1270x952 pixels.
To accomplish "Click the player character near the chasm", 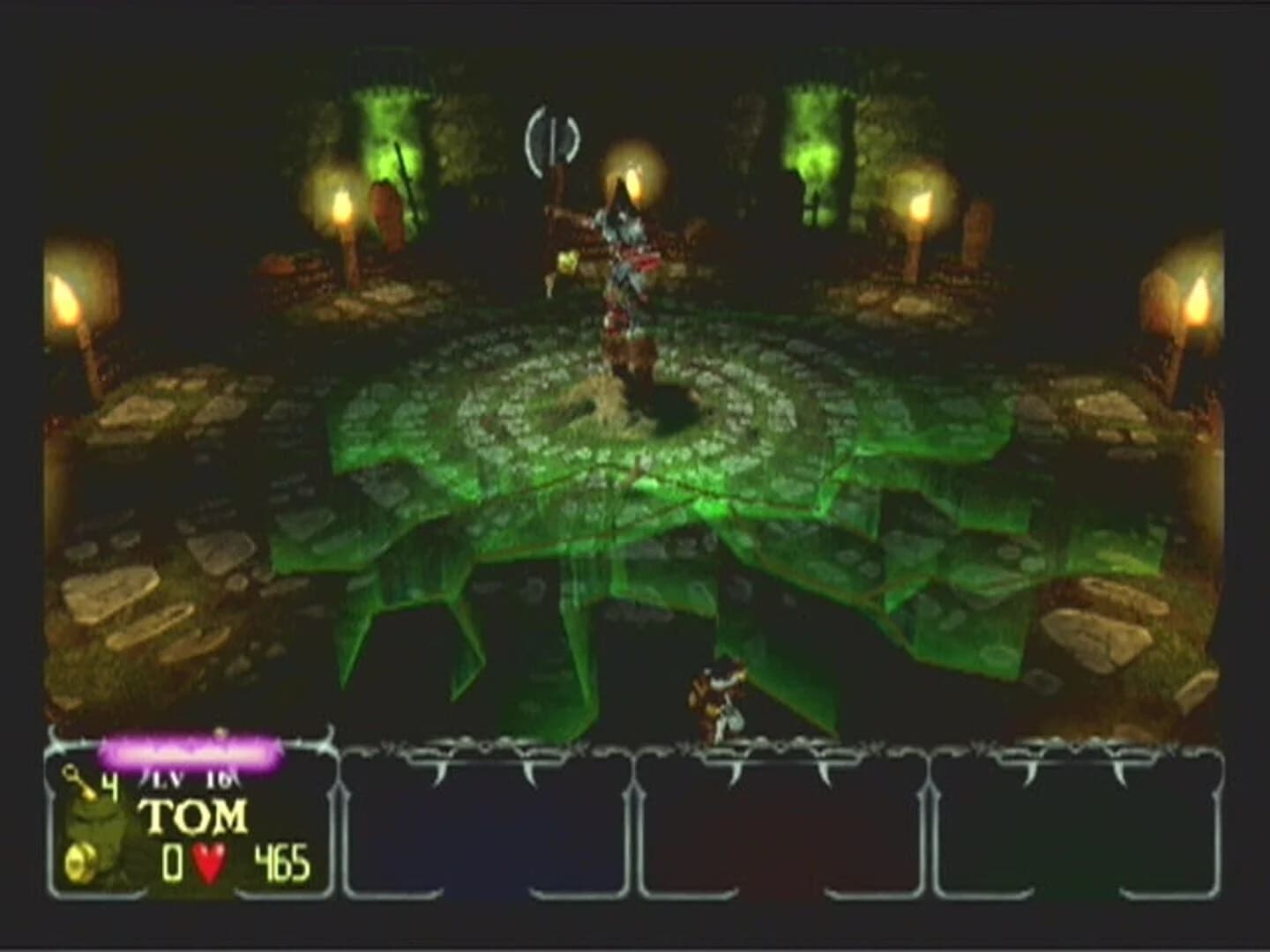I will click(714, 696).
